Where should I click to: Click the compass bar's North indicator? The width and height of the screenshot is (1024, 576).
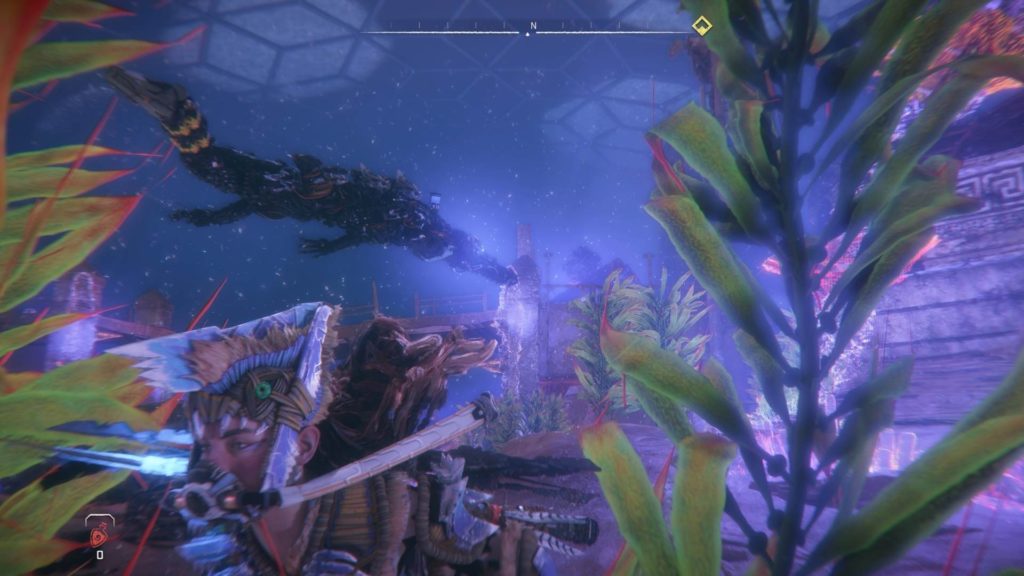[533, 25]
